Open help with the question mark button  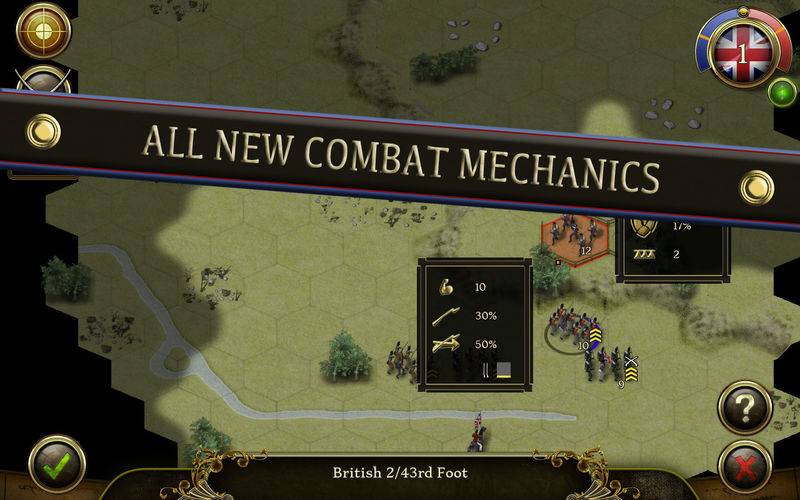[x=745, y=407]
